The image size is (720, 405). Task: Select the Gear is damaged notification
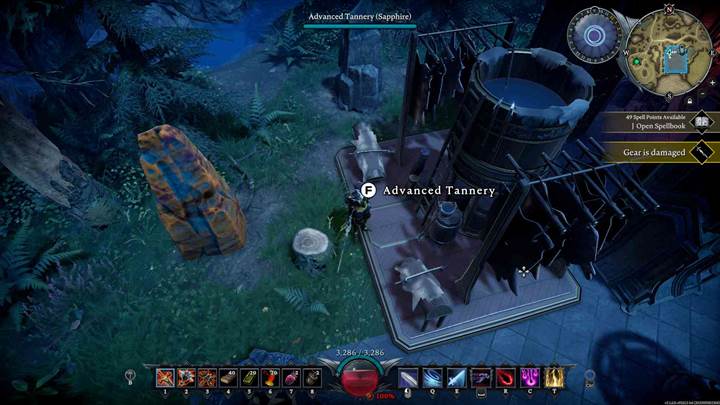tap(654, 152)
